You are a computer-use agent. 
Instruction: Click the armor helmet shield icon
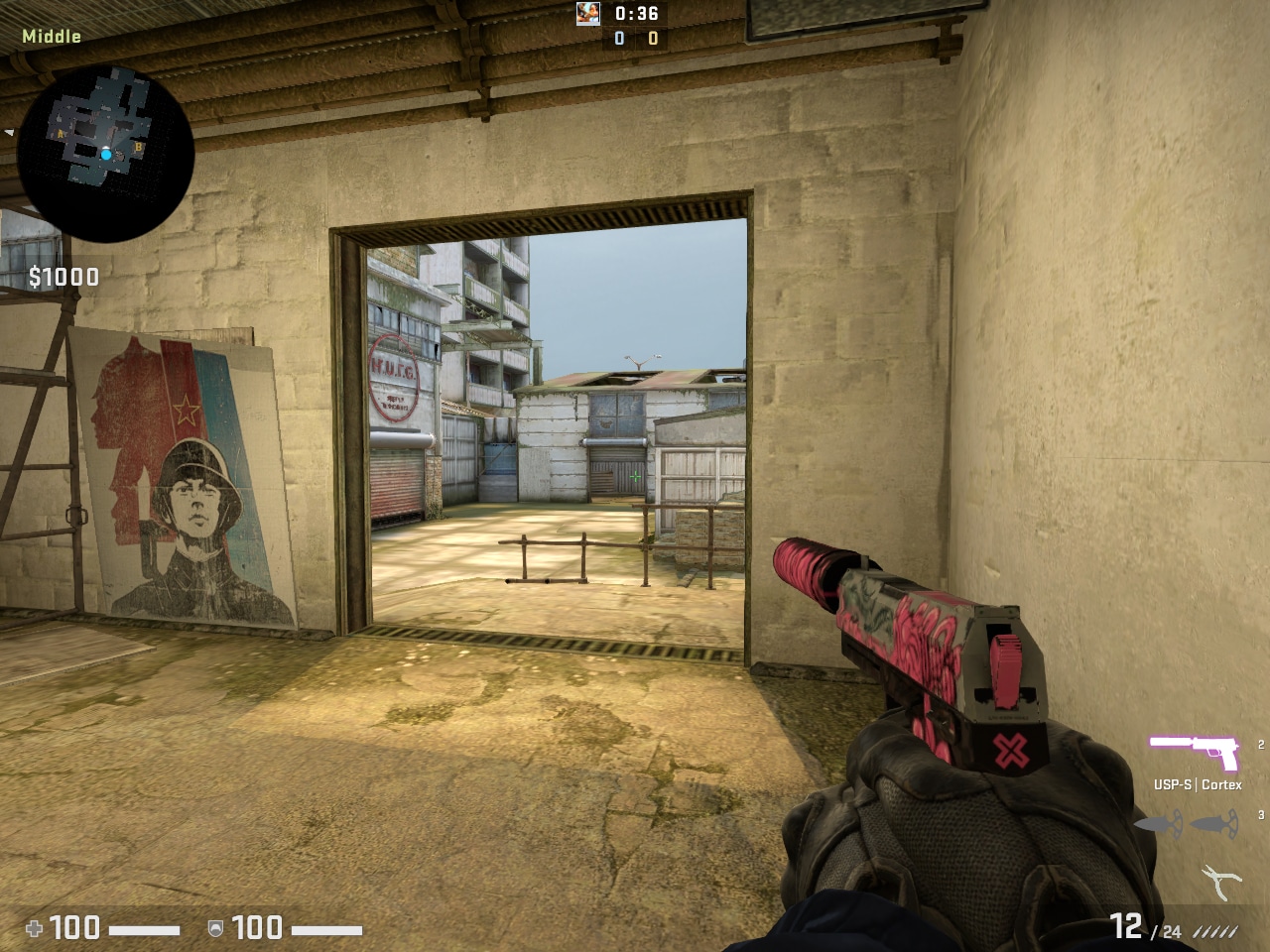(216, 930)
